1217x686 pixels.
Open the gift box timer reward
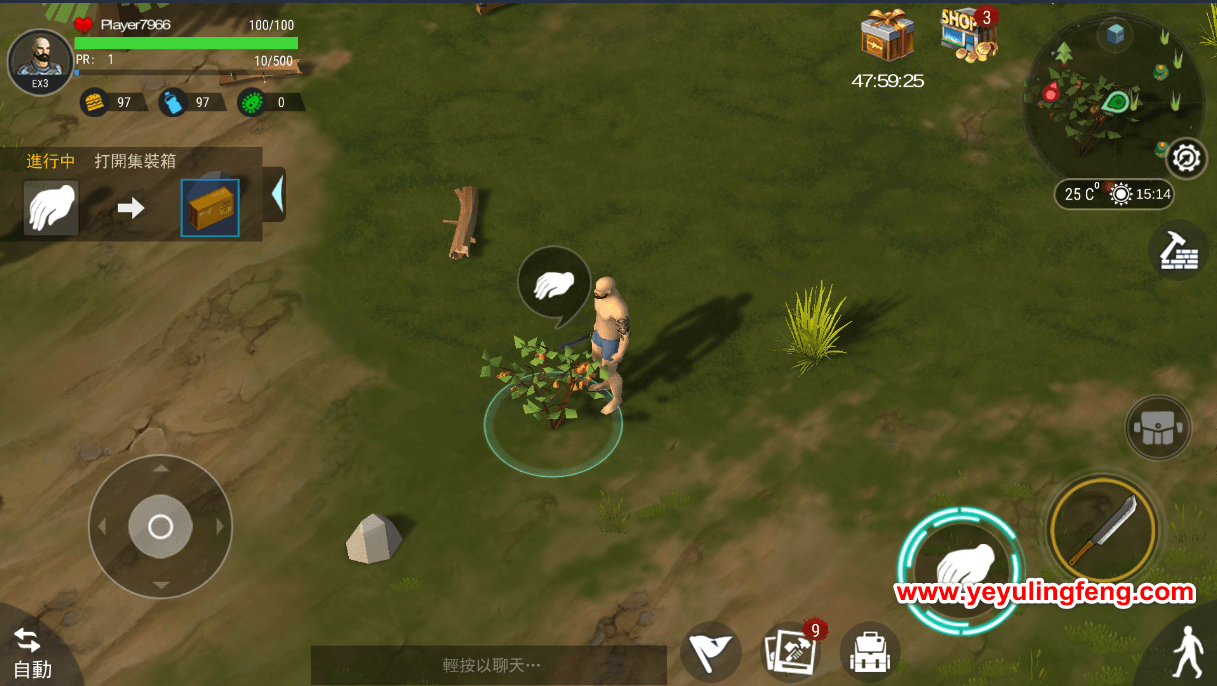(x=887, y=37)
